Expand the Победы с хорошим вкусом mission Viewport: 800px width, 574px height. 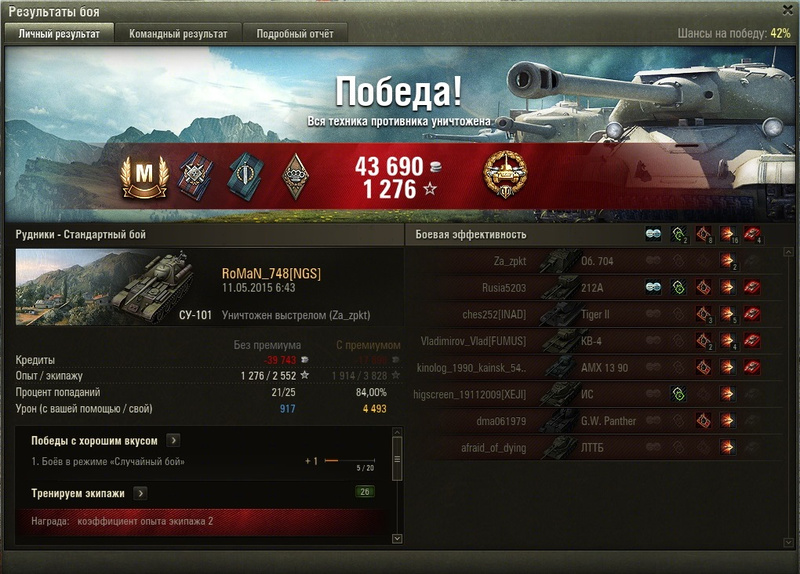coord(173,440)
